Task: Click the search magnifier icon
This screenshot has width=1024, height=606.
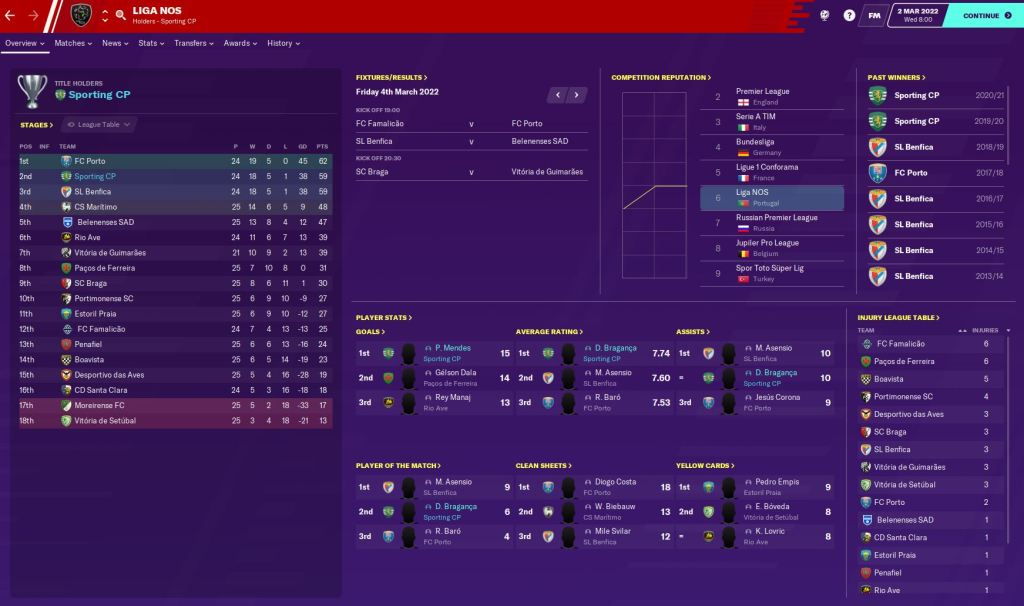Action: pyautogui.click(x=120, y=15)
